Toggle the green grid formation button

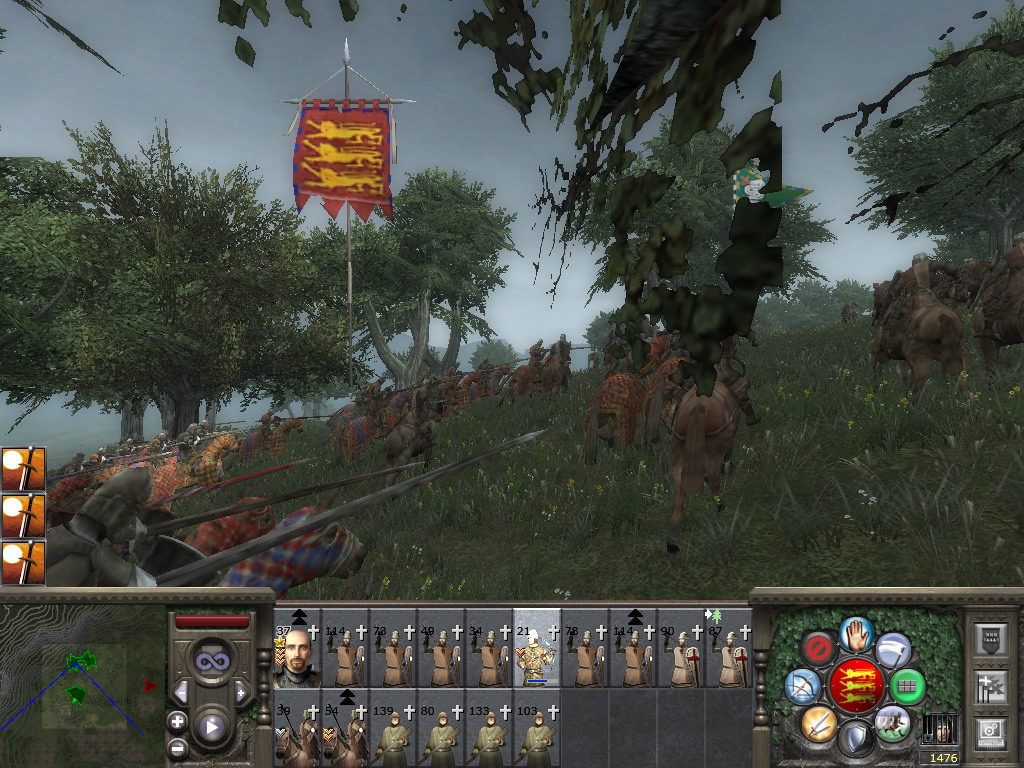click(x=908, y=687)
